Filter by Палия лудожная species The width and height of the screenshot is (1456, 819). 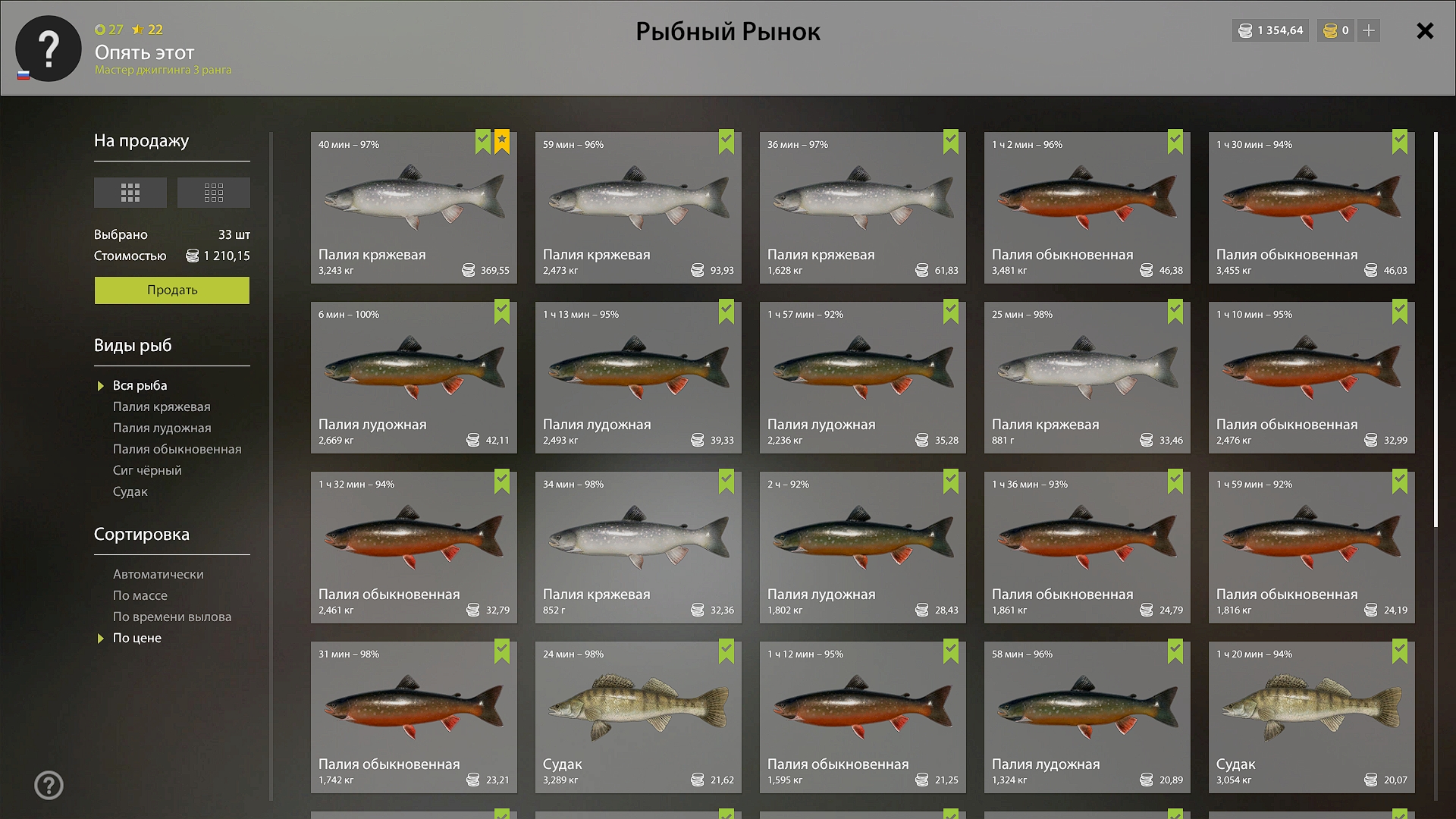[x=162, y=428]
